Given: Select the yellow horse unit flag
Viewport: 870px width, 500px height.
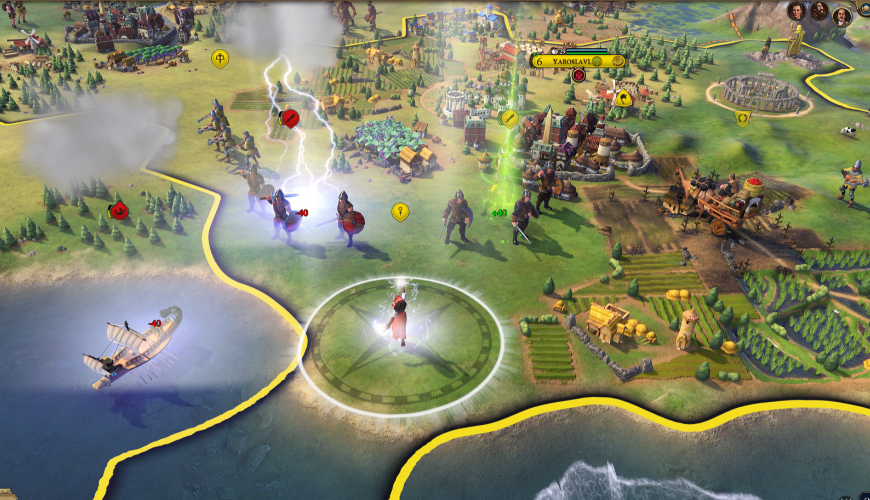Looking at the screenshot, I should (x=623, y=97).
